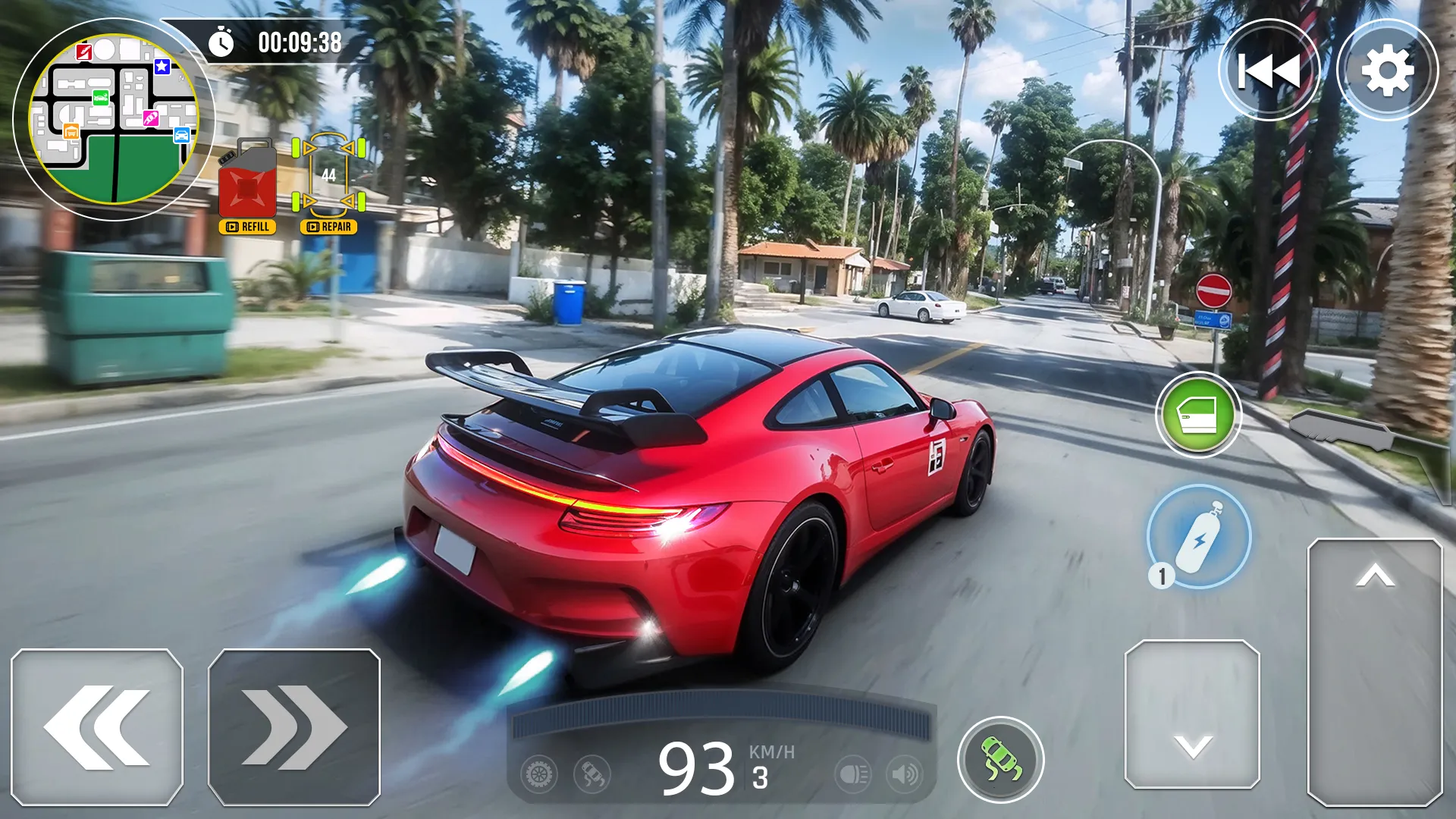Toggle the green drift mode button
Viewport: 1456px width, 819px height.
pos(1001,759)
